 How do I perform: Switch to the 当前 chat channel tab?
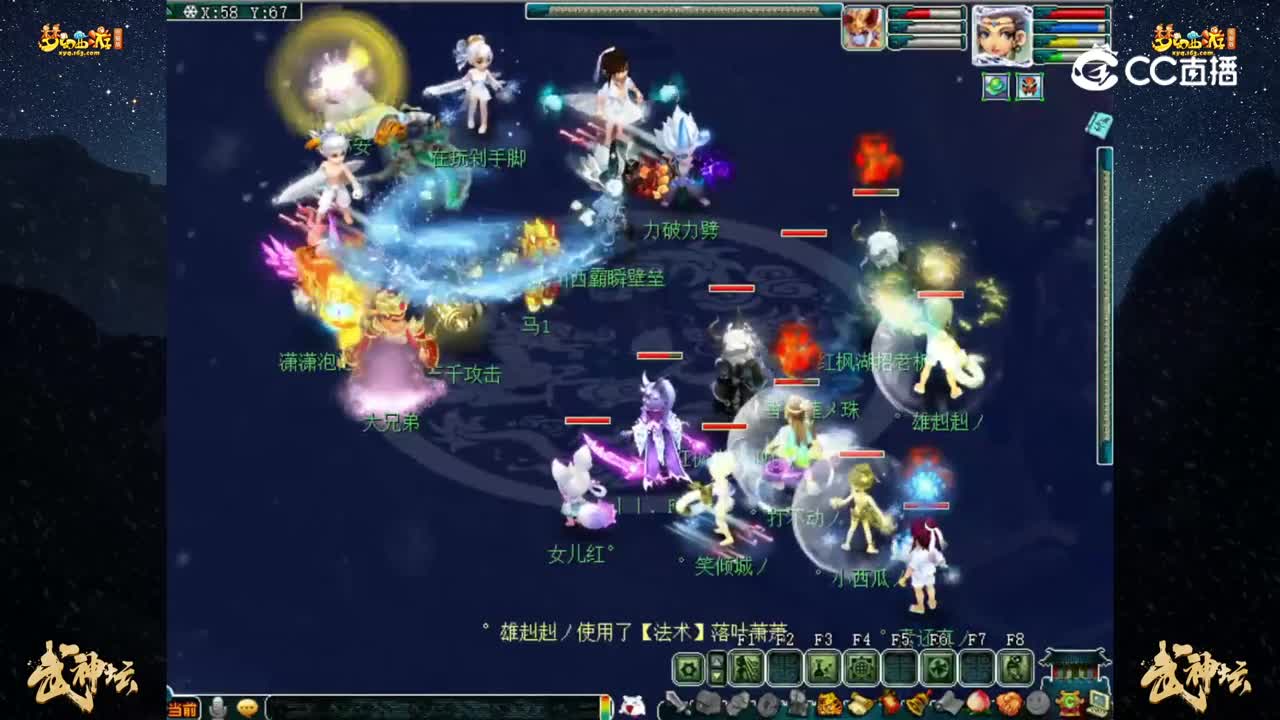point(181,707)
